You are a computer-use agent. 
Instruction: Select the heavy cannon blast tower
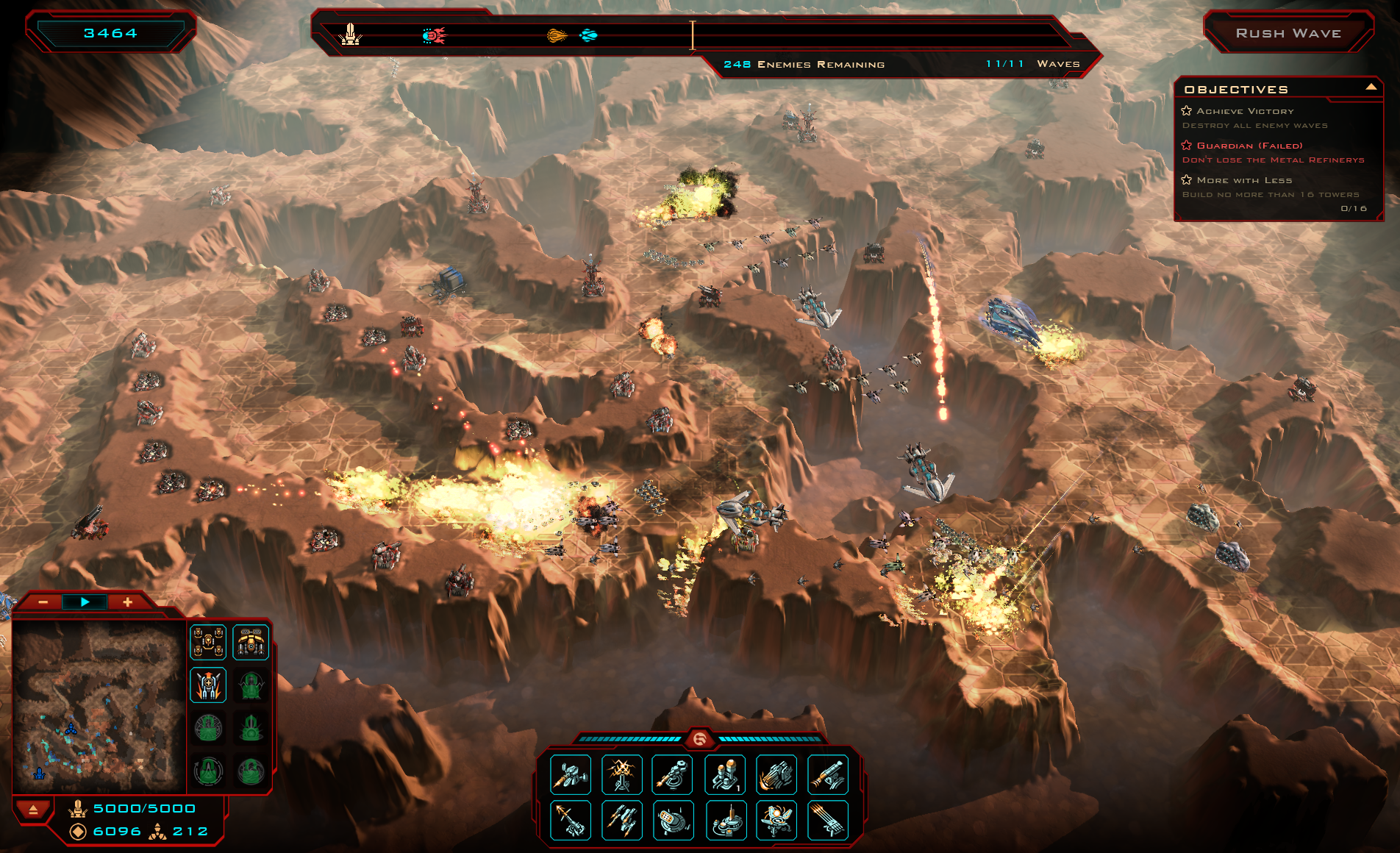pos(776,774)
